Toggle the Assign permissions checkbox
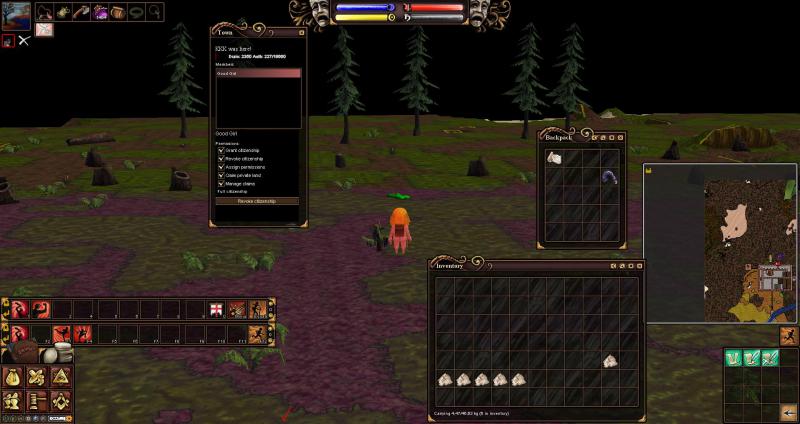 pos(221,167)
